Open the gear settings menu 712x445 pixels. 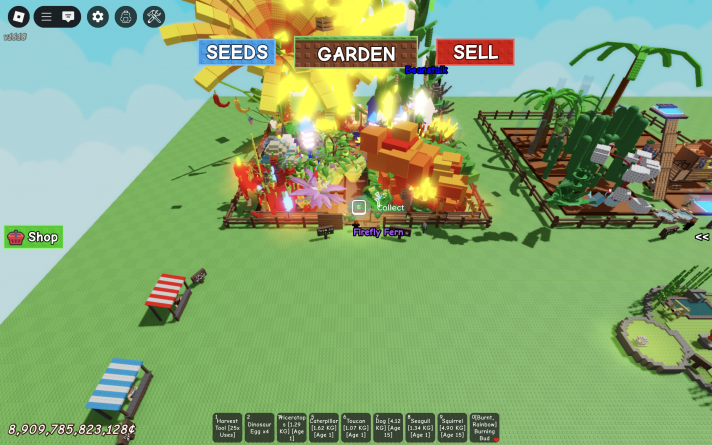[x=97, y=17]
